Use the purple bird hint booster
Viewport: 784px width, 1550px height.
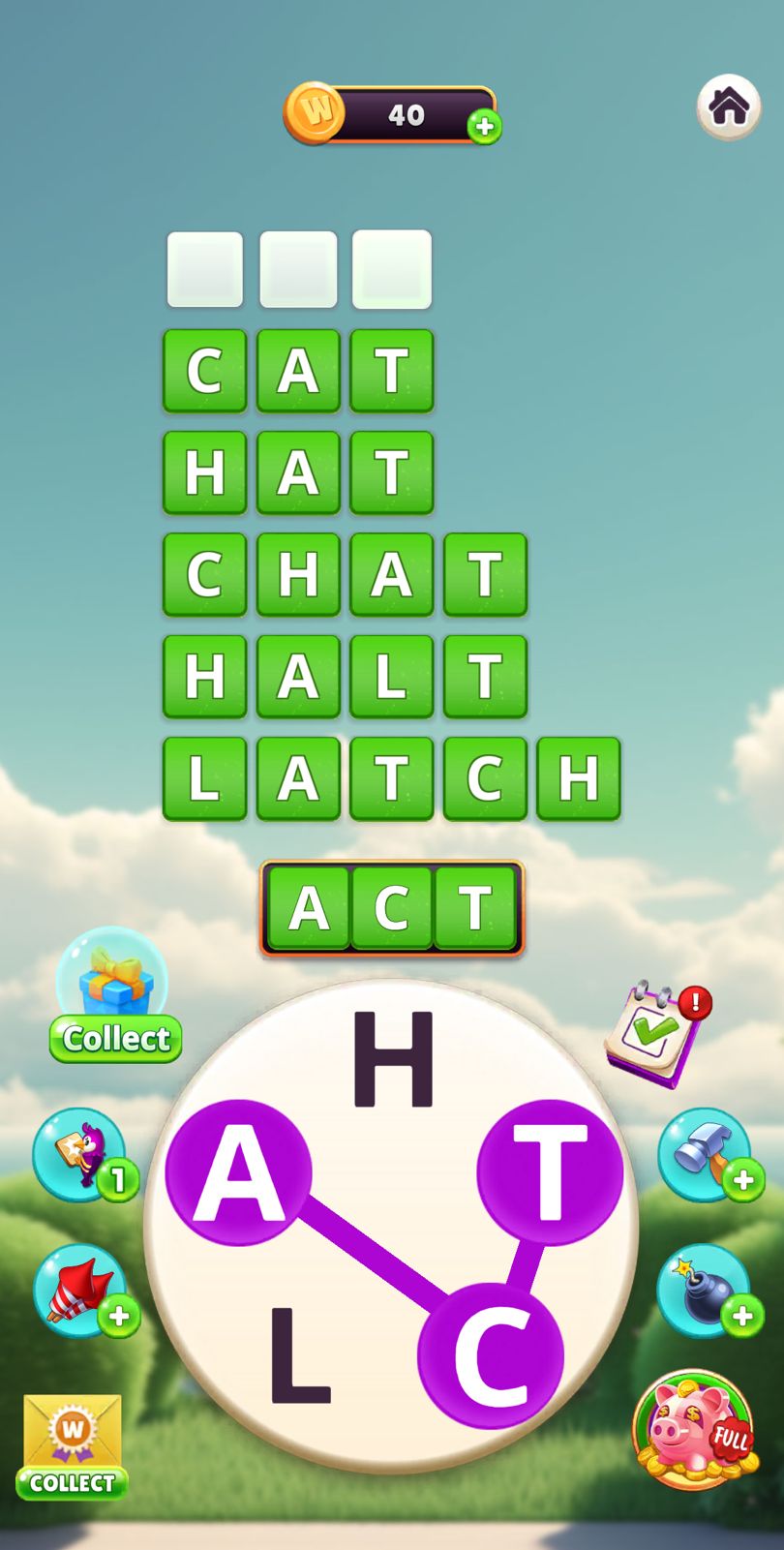81,1155
